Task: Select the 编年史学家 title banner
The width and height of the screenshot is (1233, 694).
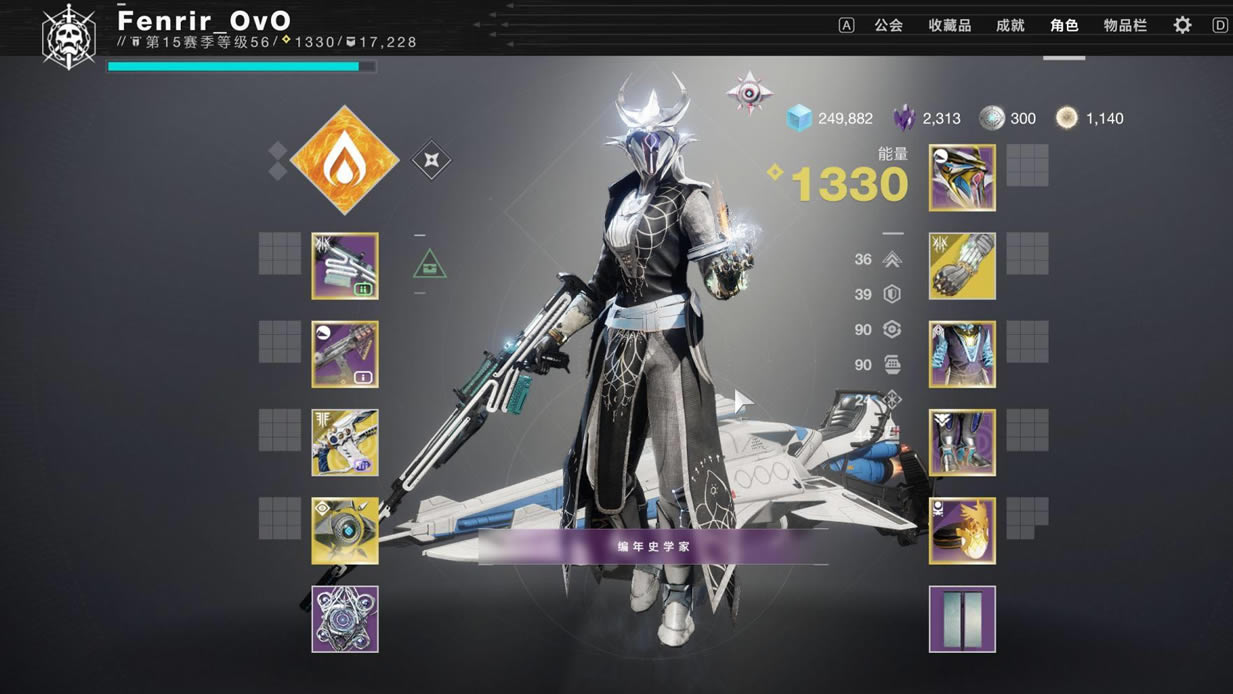Action: click(x=653, y=547)
